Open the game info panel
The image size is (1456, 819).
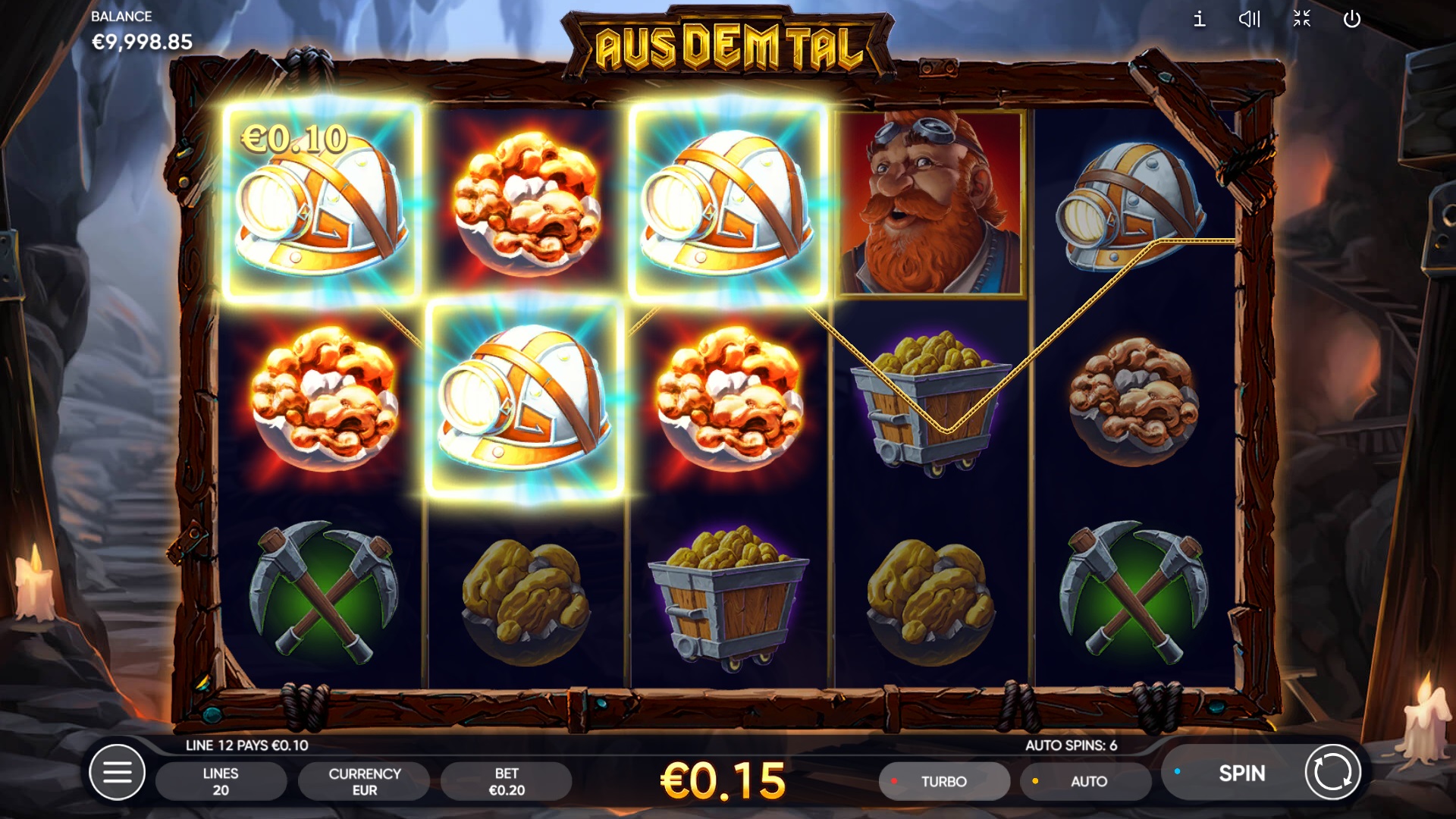click(x=1199, y=19)
